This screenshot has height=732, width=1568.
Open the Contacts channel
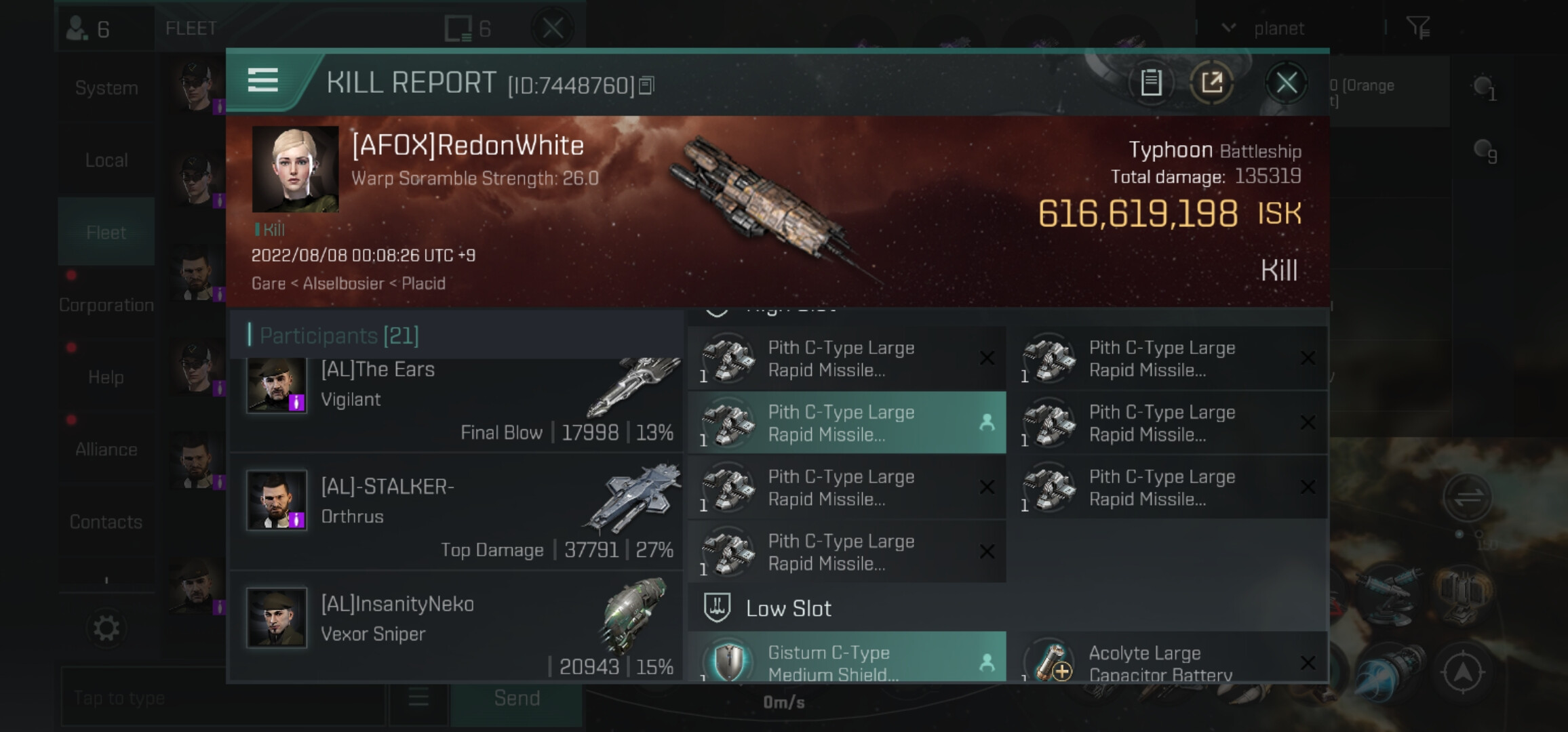point(106,522)
